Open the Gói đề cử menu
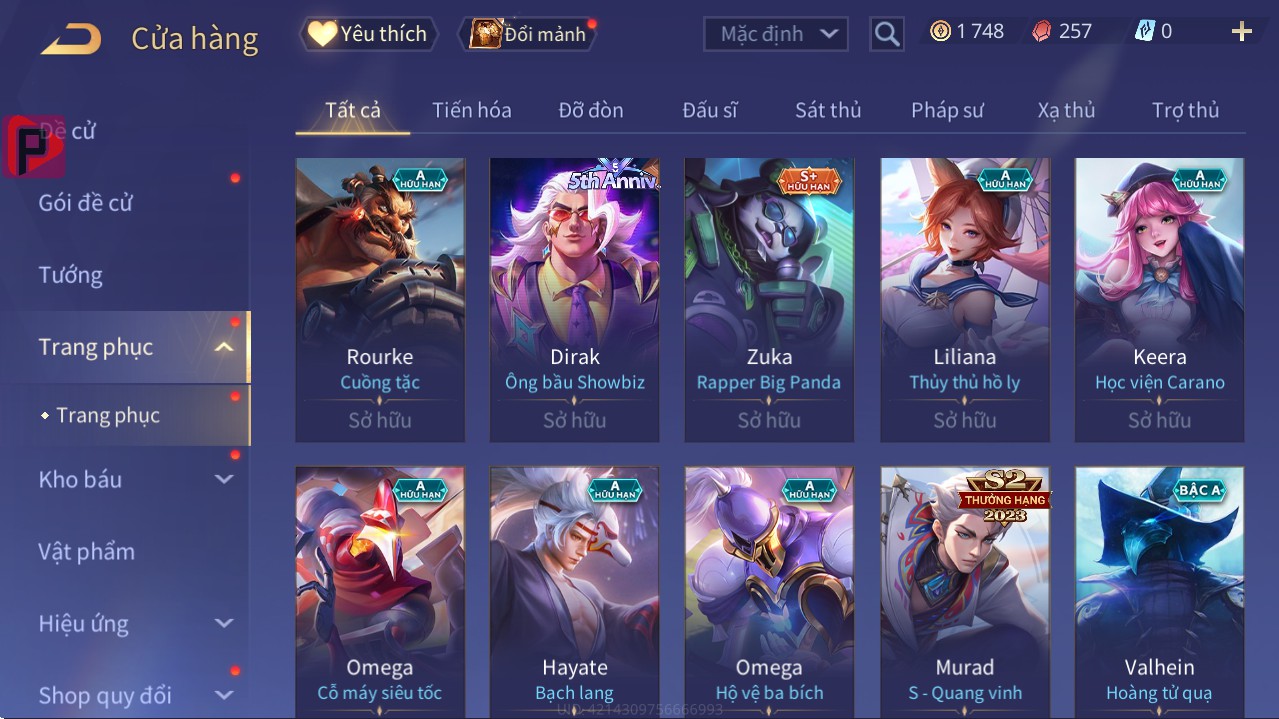Viewport: 1279px width, 719px height. click(x=86, y=203)
